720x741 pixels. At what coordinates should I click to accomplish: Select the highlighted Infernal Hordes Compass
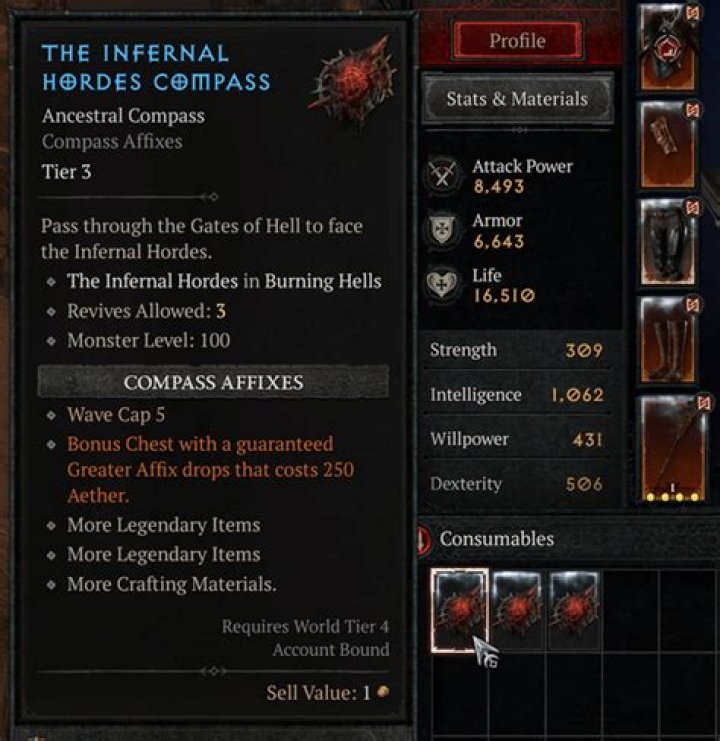[x=460, y=611]
